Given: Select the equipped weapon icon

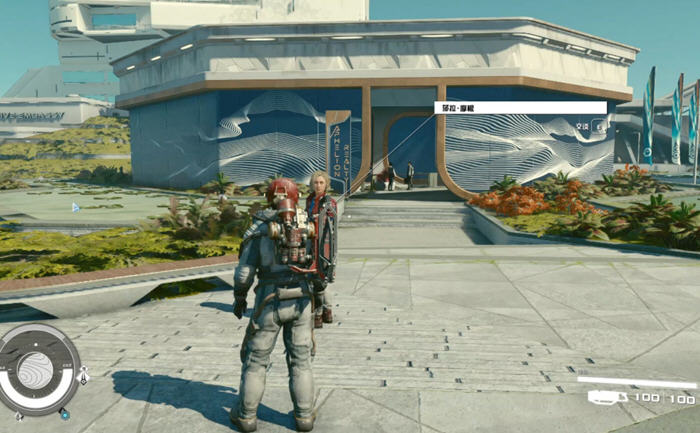Looking at the screenshot, I should pyautogui.click(x=601, y=398).
